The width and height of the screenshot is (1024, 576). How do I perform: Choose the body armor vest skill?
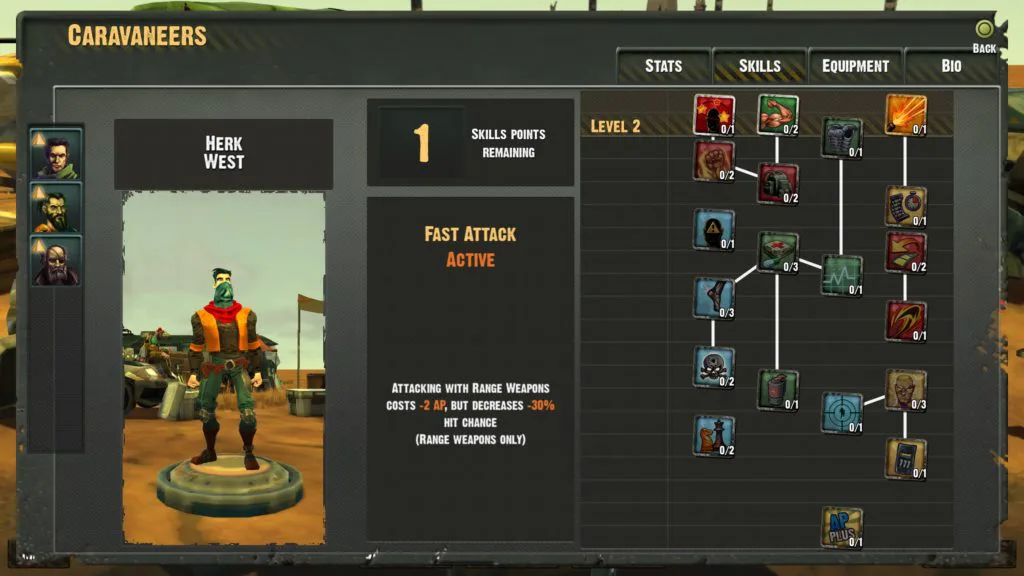point(842,137)
